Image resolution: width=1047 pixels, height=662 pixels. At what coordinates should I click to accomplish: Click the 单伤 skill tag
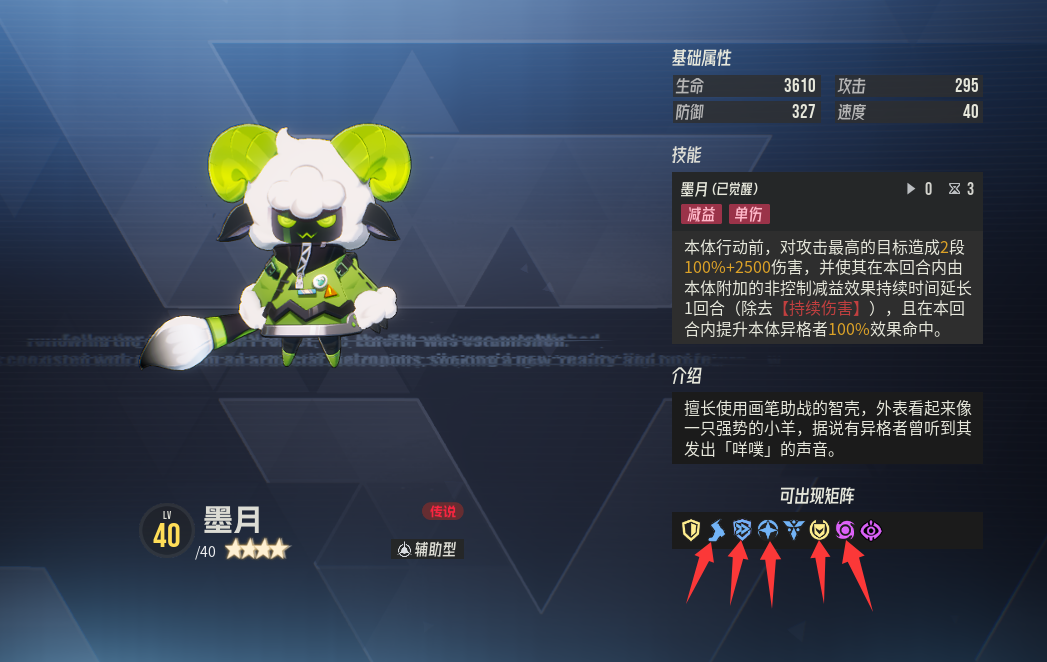tap(749, 214)
